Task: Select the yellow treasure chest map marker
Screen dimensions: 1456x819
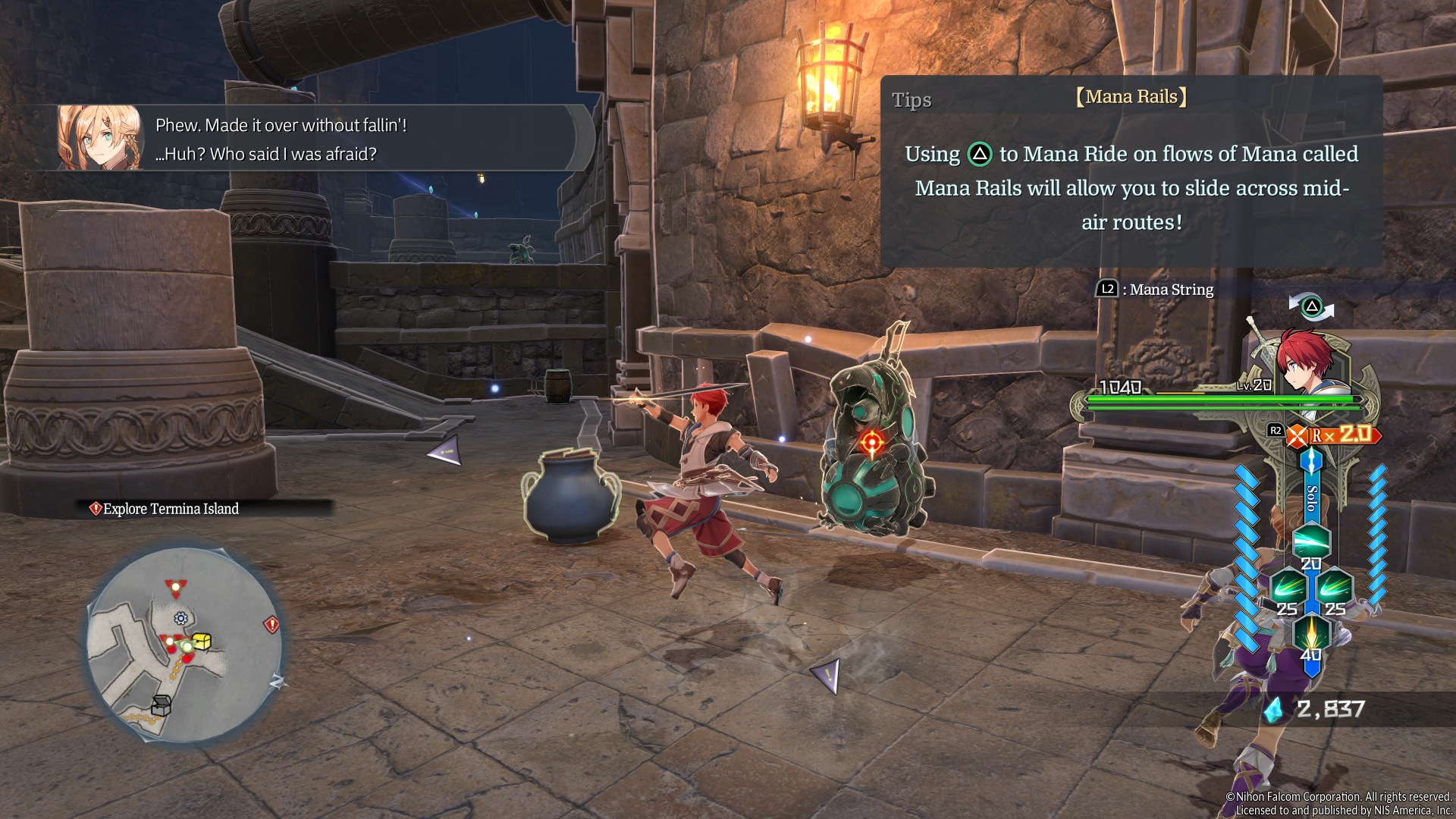Action: pos(202,642)
